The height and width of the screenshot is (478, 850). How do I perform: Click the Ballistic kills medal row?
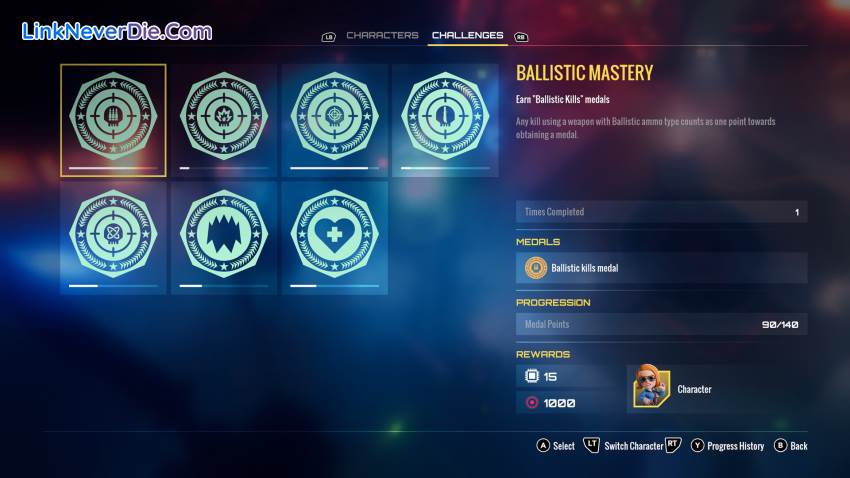click(661, 268)
